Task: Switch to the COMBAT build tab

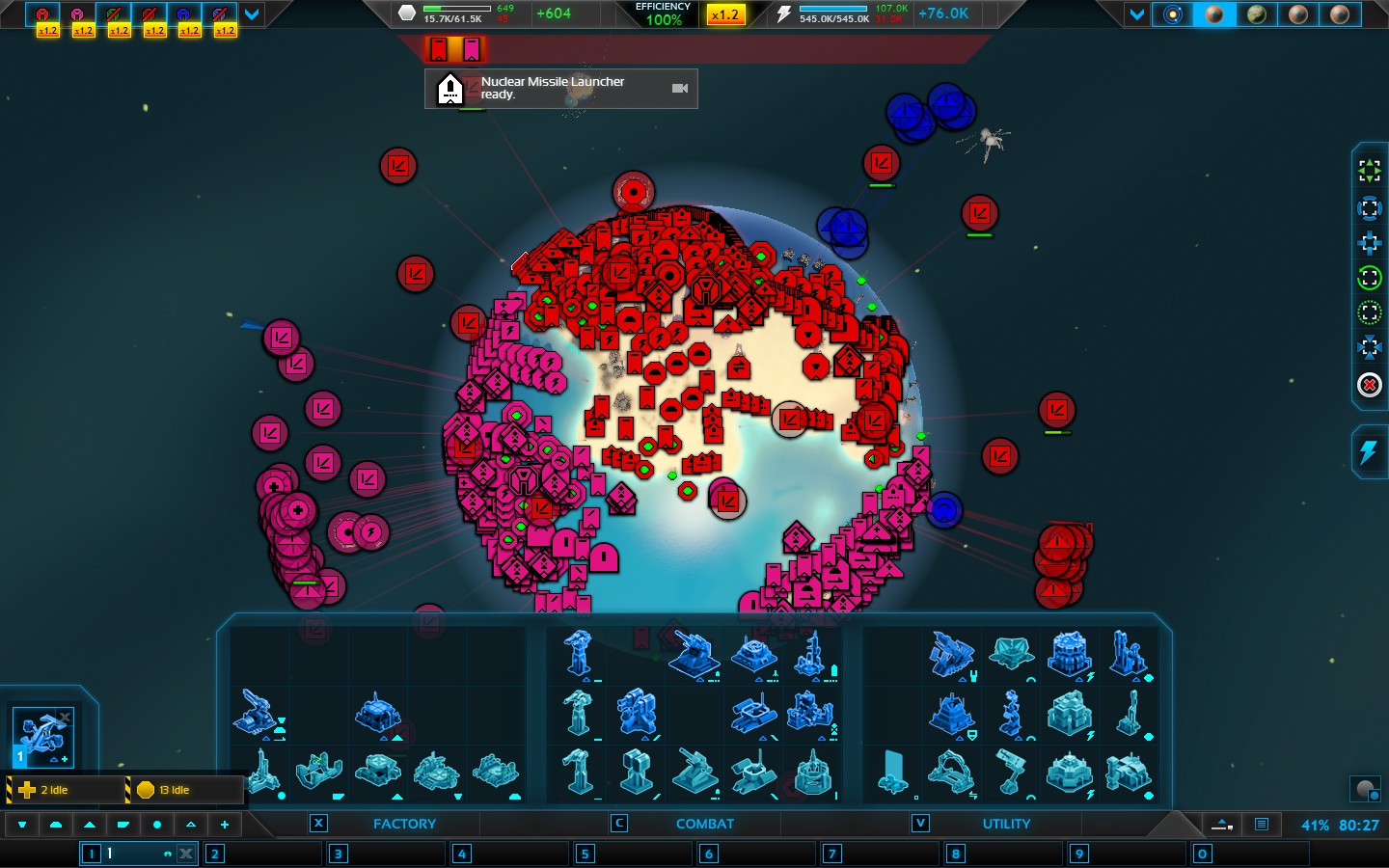Action: [704, 824]
